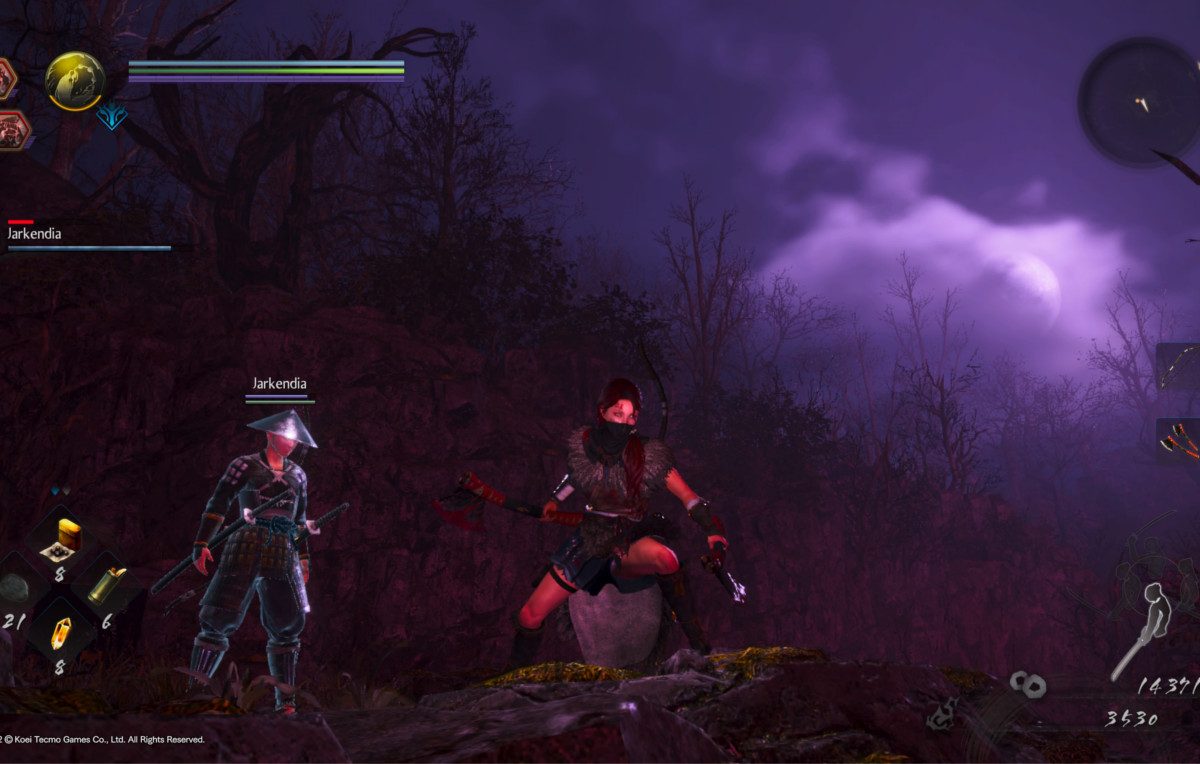1200x764 pixels.
Task: Activate the lower hexagonal soul core skill
Action: tap(13, 130)
